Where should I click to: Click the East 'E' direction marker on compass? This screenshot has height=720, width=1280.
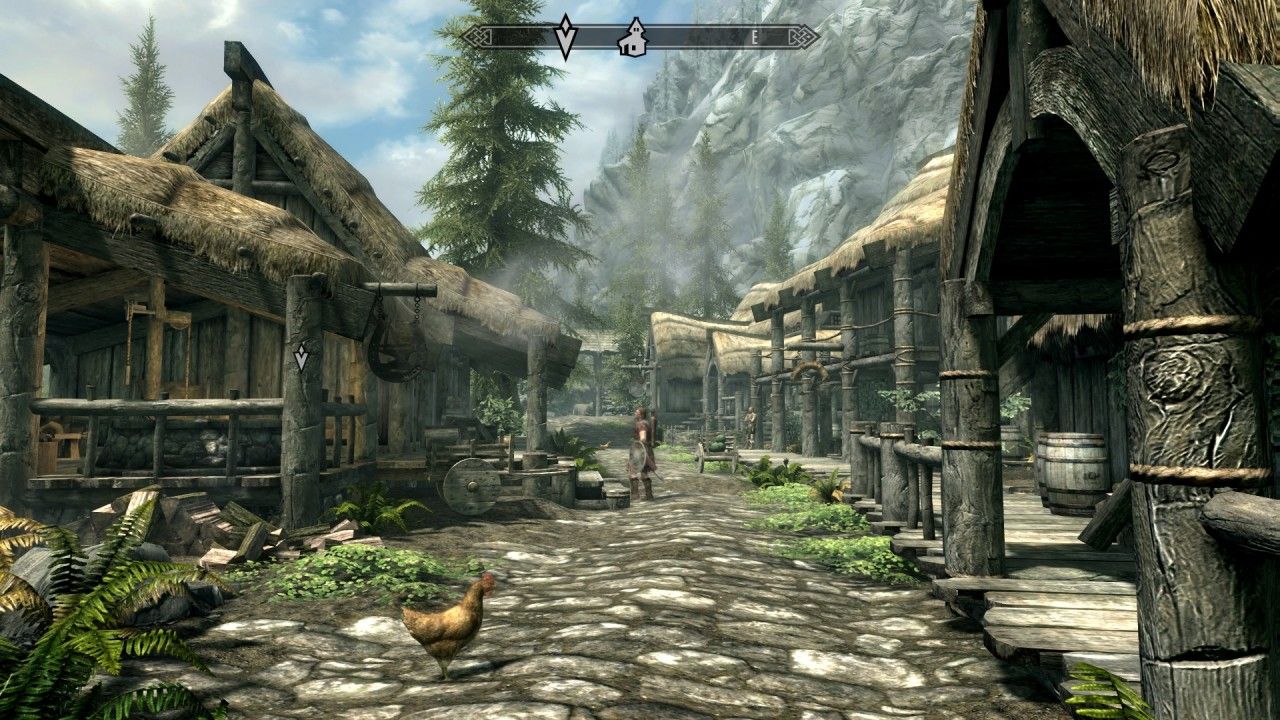pos(757,35)
